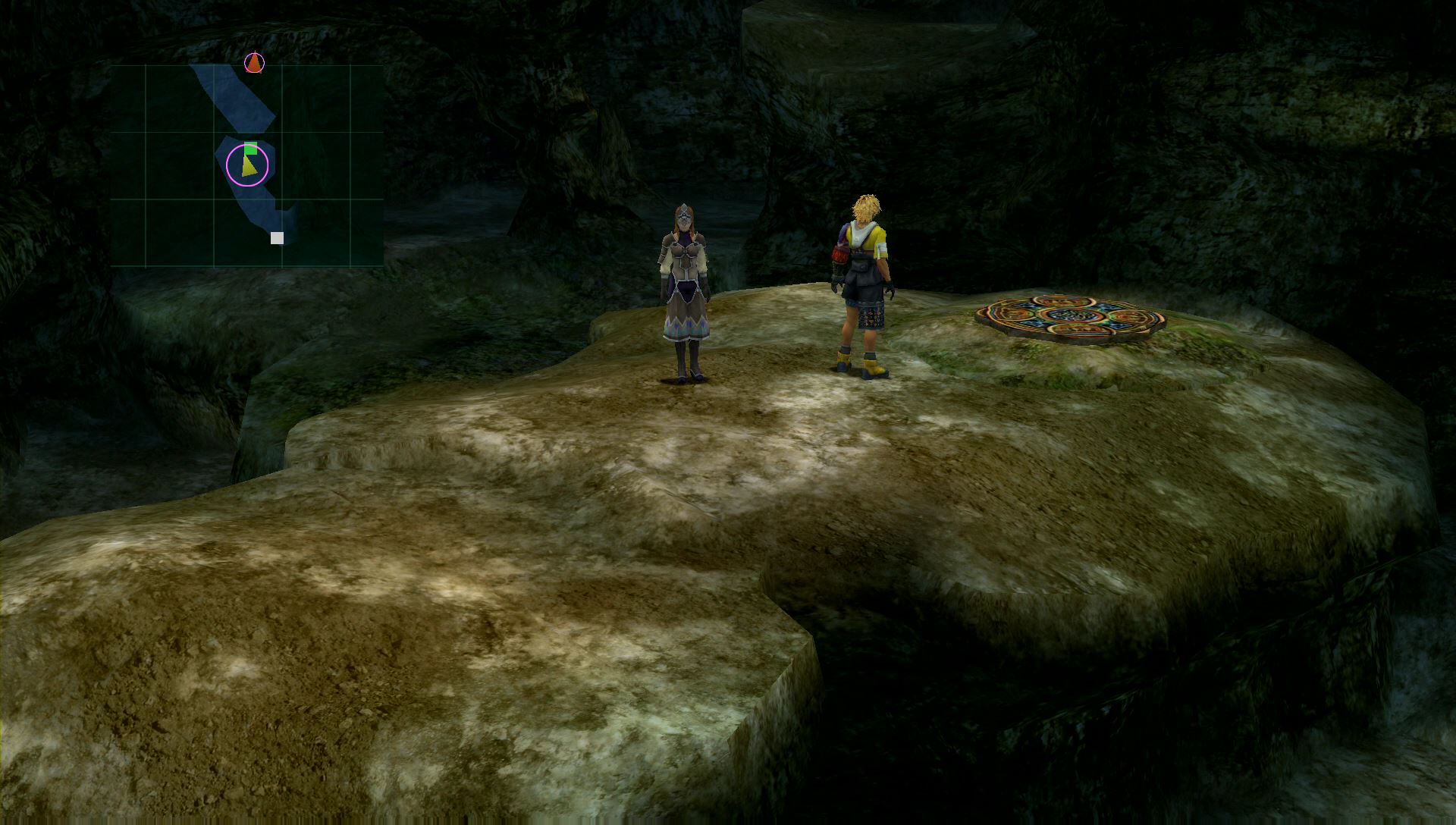Select the red destination arrow marker

[254, 63]
